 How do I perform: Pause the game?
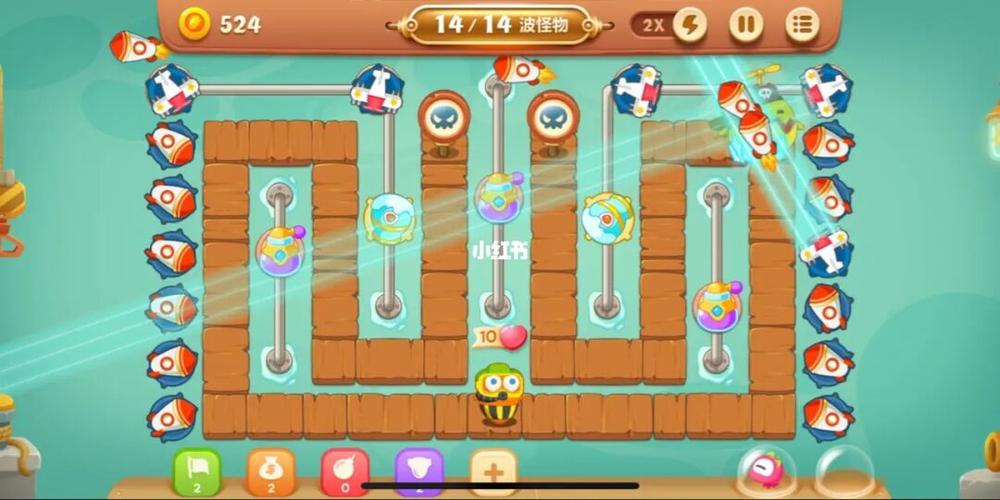pyautogui.click(x=745, y=25)
